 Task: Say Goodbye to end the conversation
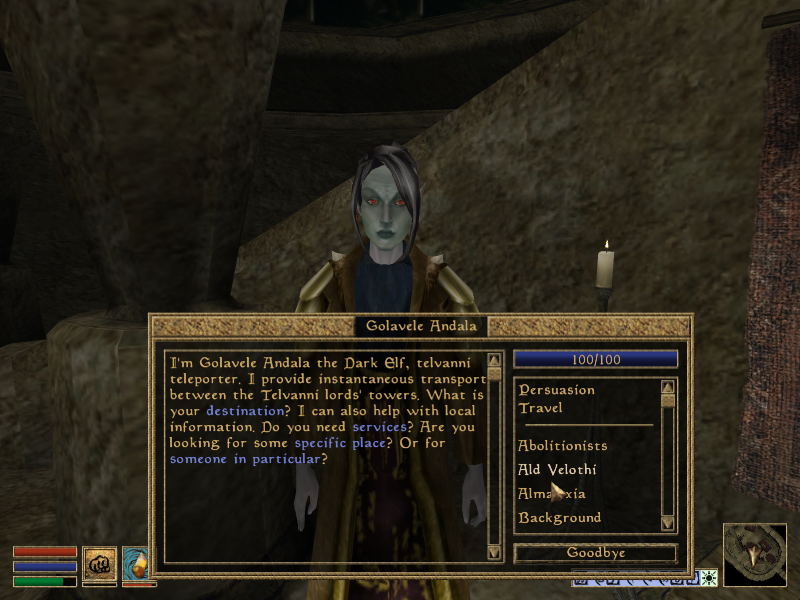[595, 553]
